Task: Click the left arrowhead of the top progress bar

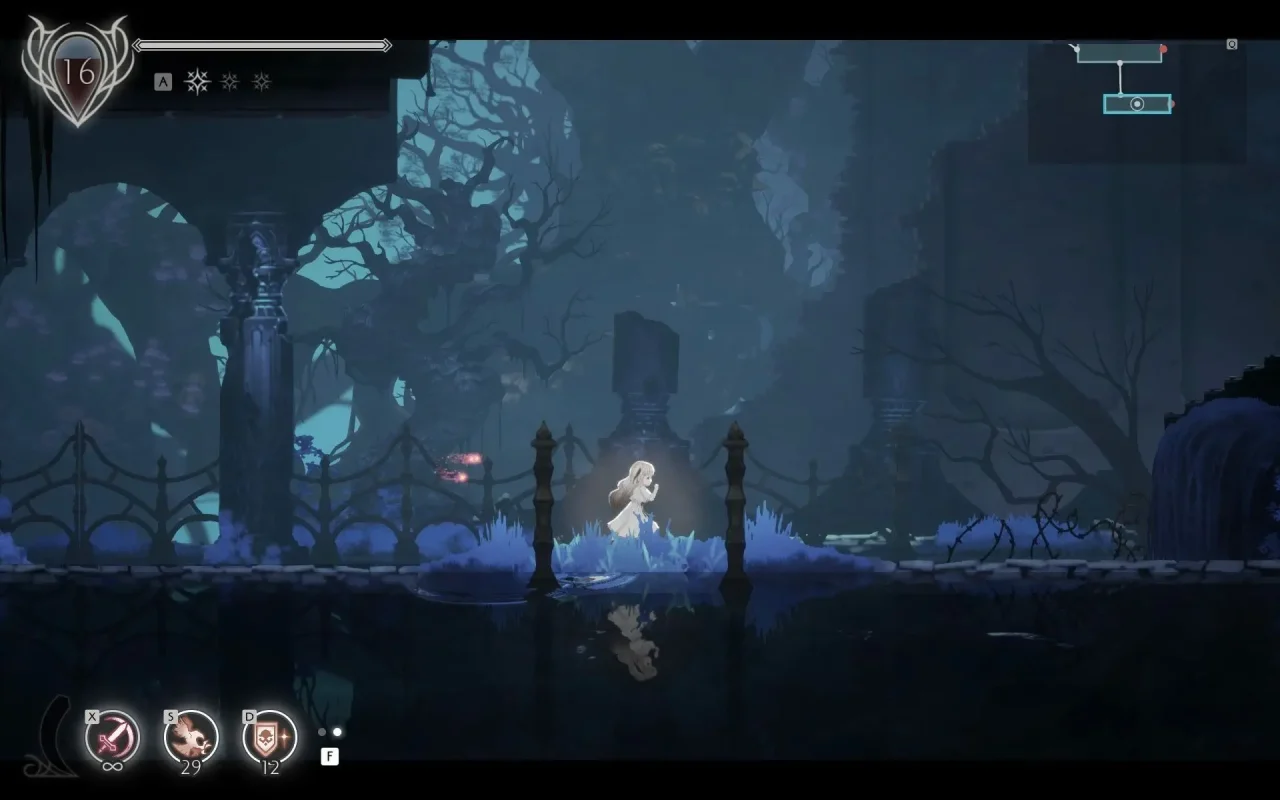Action: [138, 45]
